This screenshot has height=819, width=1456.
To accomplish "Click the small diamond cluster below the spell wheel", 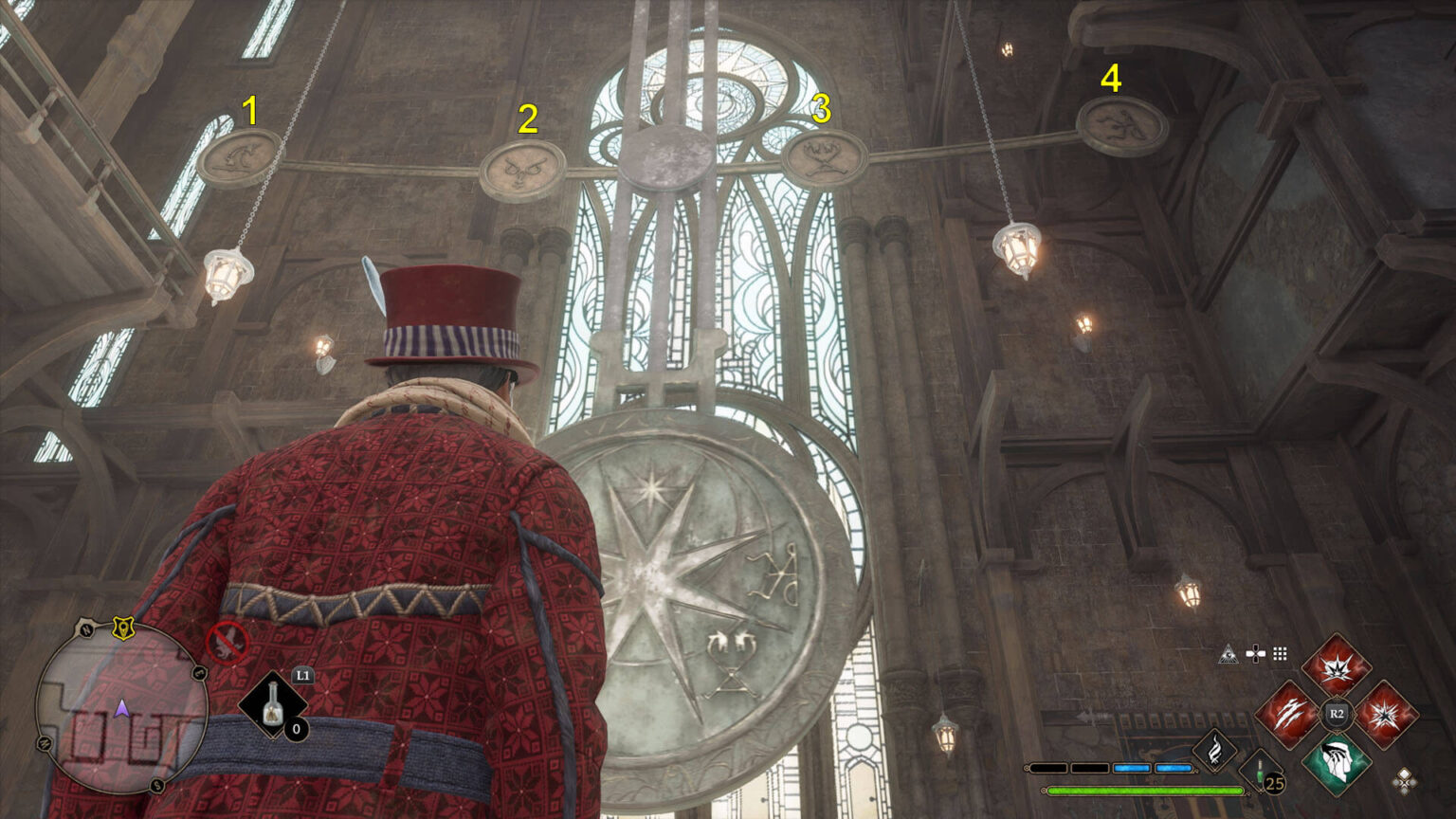I will coord(1404,780).
